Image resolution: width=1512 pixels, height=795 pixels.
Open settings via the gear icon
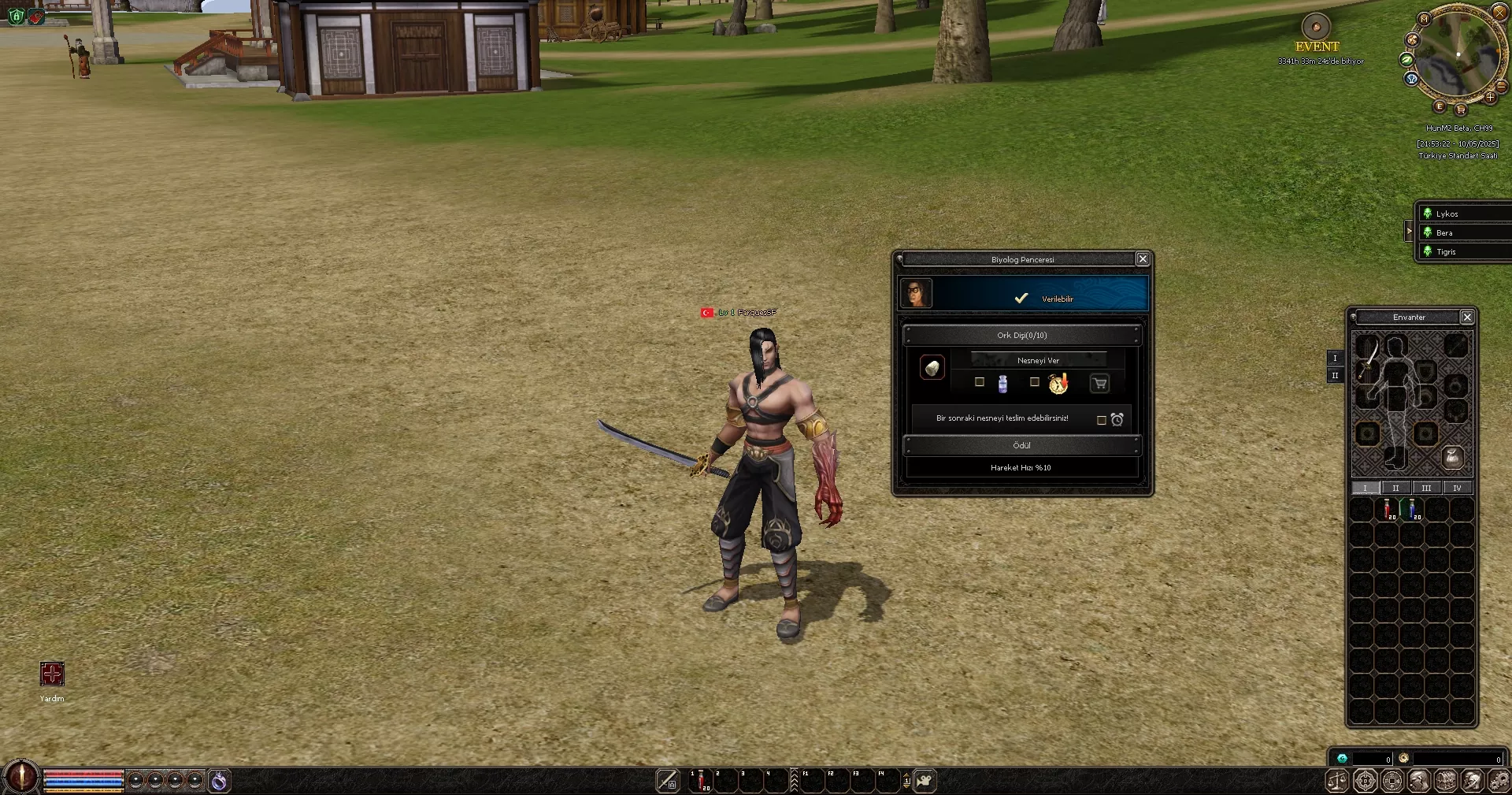pos(1500,780)
